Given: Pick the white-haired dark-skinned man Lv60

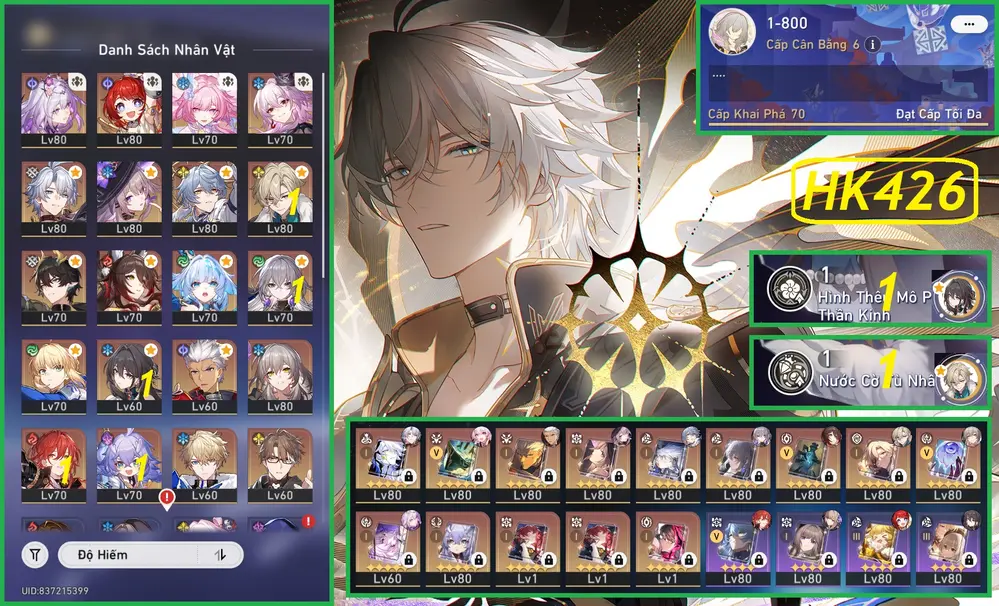Looking at the screenshot, I should [204, 376].
